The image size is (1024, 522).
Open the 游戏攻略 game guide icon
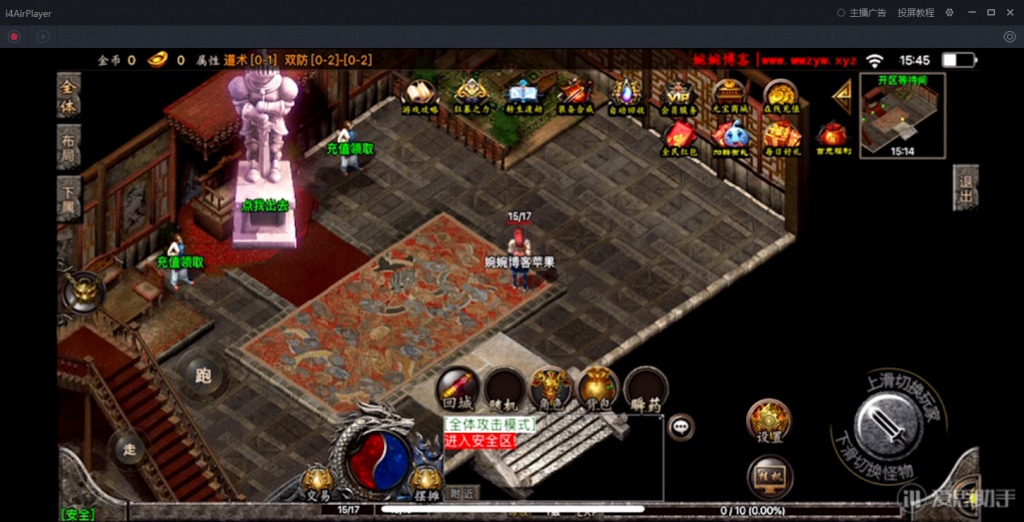421,96
